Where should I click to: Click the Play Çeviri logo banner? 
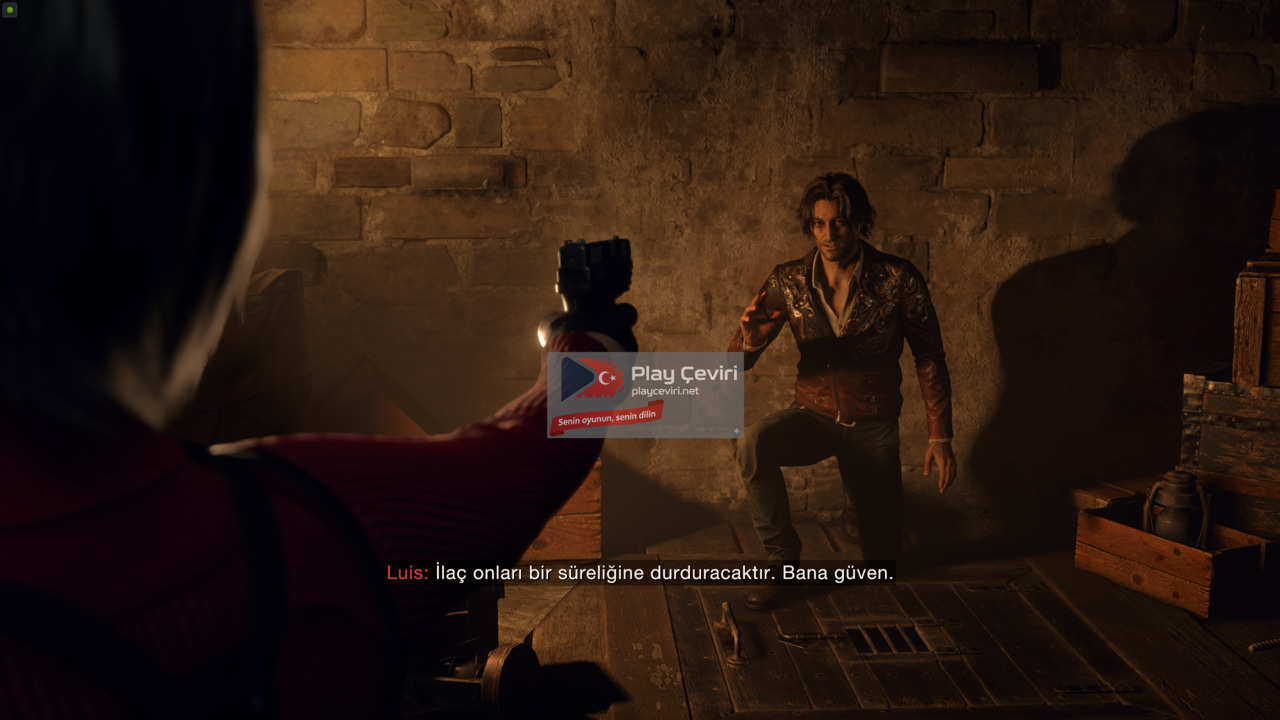[645, 394]
